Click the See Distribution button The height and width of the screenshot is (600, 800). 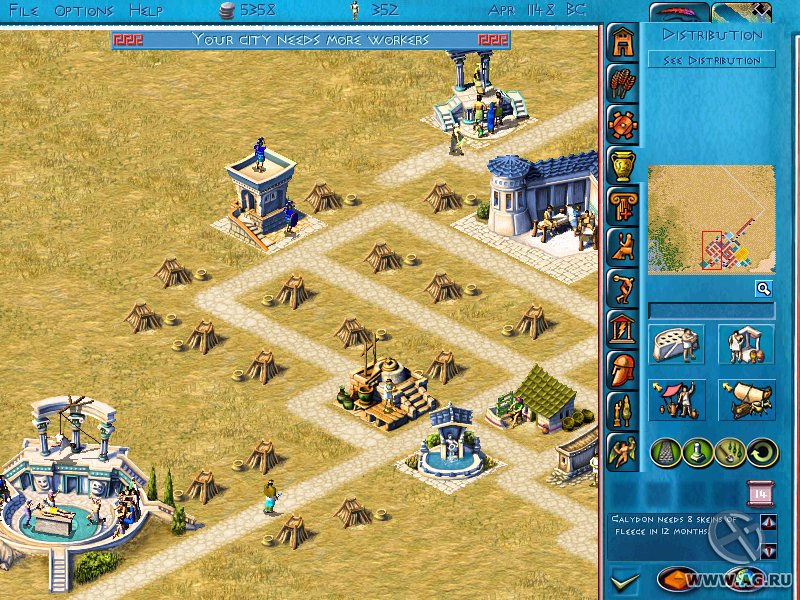point(712,60)
